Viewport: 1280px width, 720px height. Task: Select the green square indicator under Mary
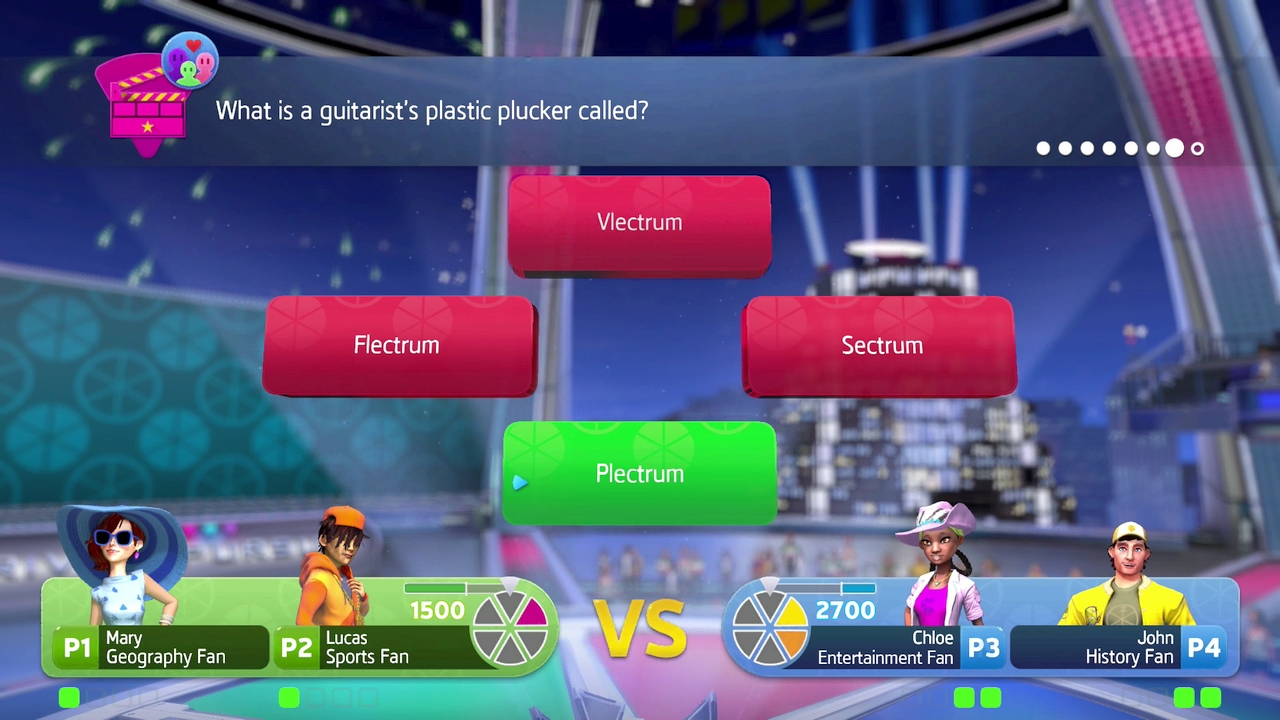point(68,698)
